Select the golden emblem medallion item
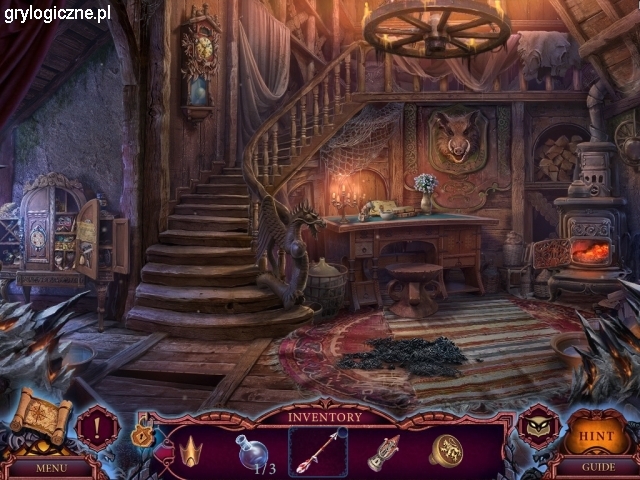 pyautogui.click(x=446, y=450)
